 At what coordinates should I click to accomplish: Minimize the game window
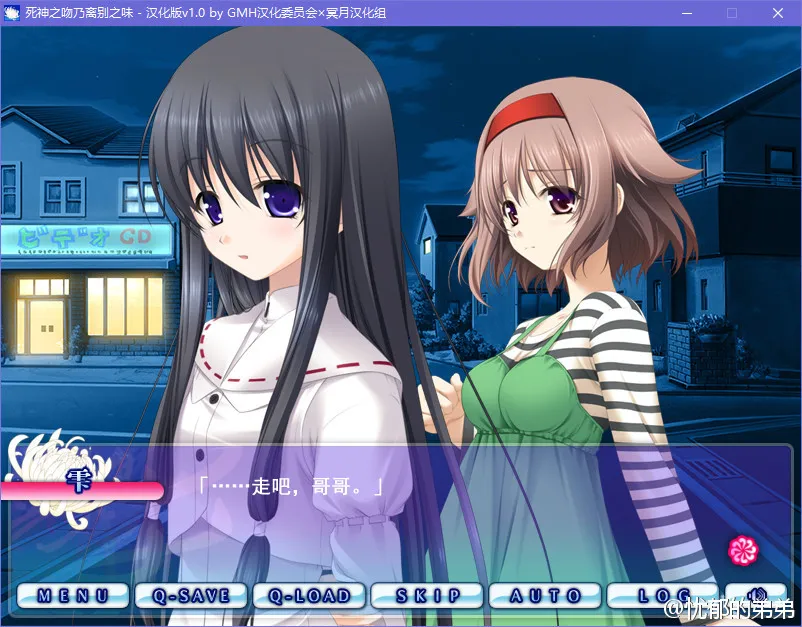coord(687,13)
